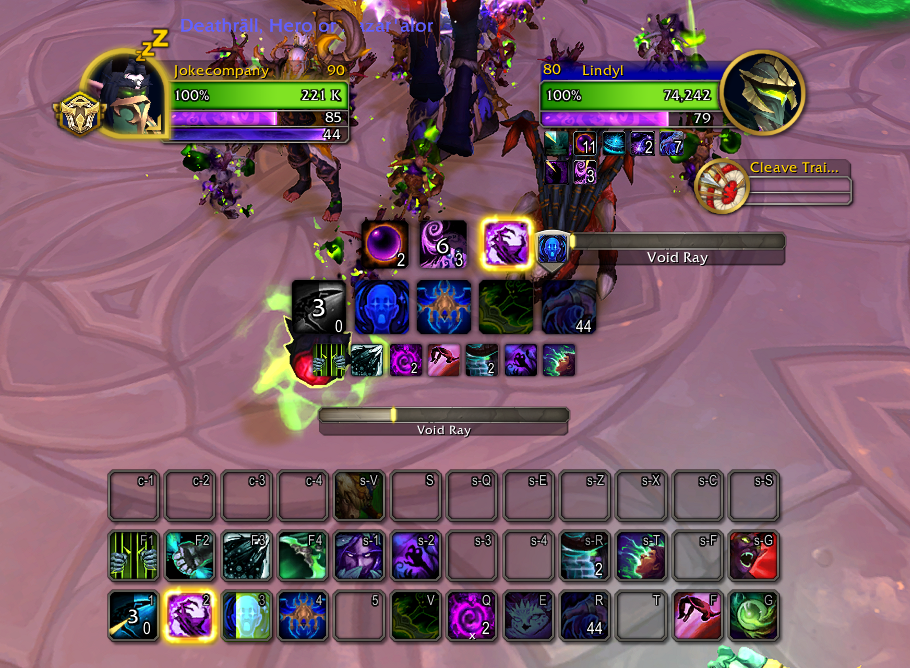Use the pink leaping figure ability bound to F
The height and width of the screenshot is (668, 910).
click(x=698, y=614)
